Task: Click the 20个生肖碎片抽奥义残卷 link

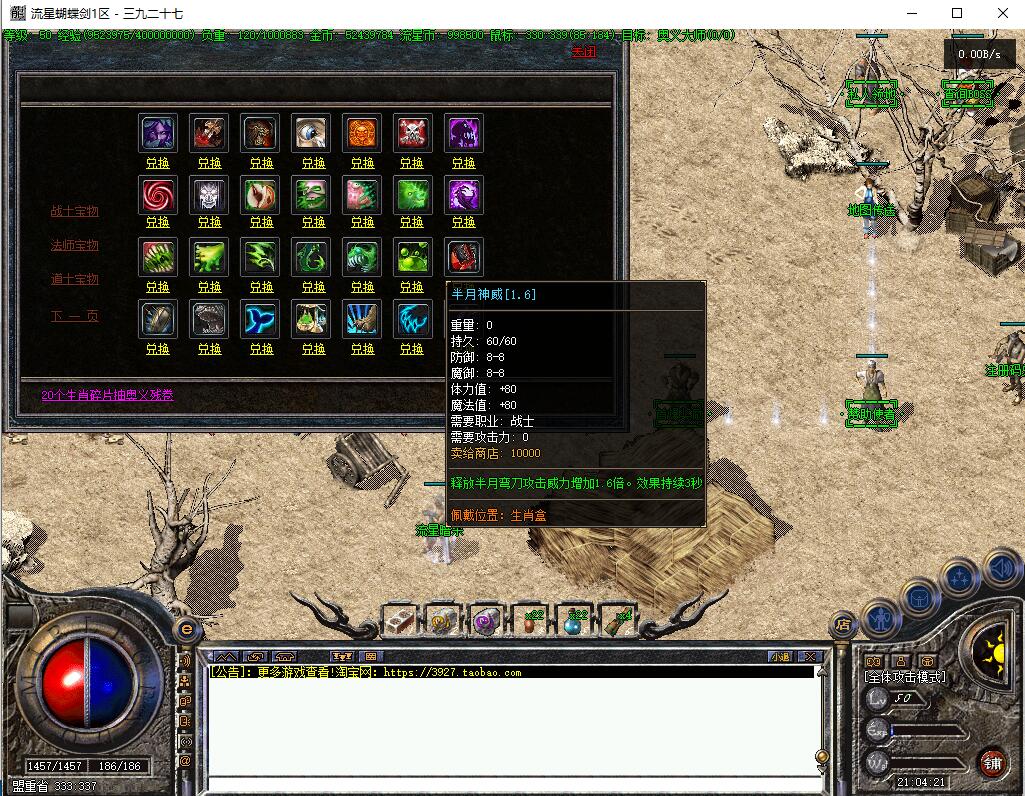Action: (x=107, y=395)
